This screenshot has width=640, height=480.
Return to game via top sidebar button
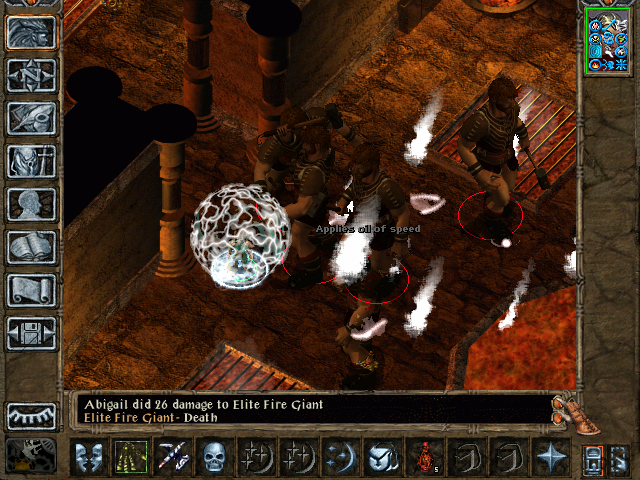[x=31, y=33]
